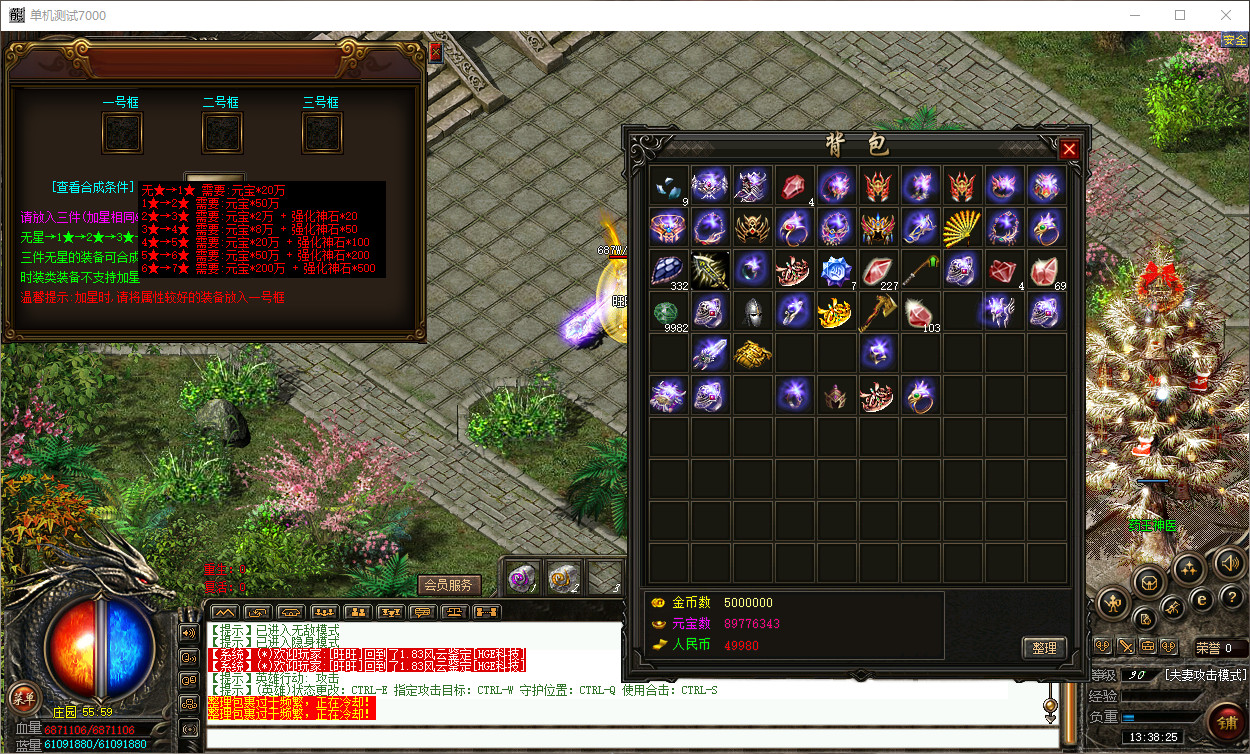The image size is (1250, 754).
Task: Click the chat input field
Action: click(630, 739)
